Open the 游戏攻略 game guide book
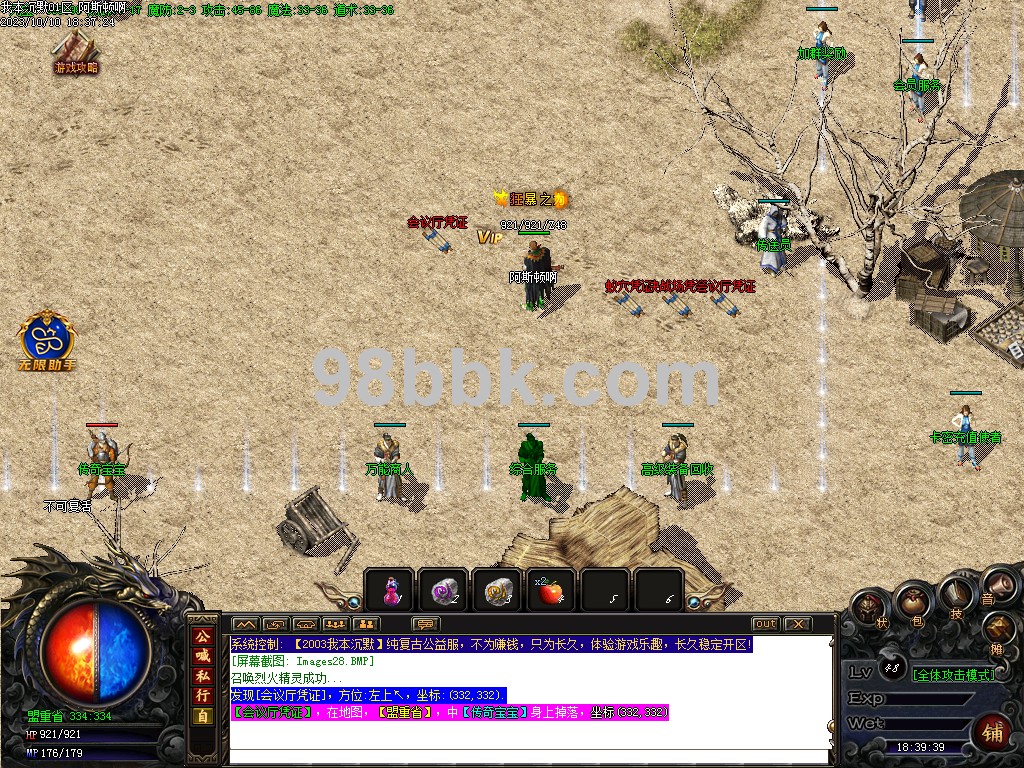 [75, 50]
